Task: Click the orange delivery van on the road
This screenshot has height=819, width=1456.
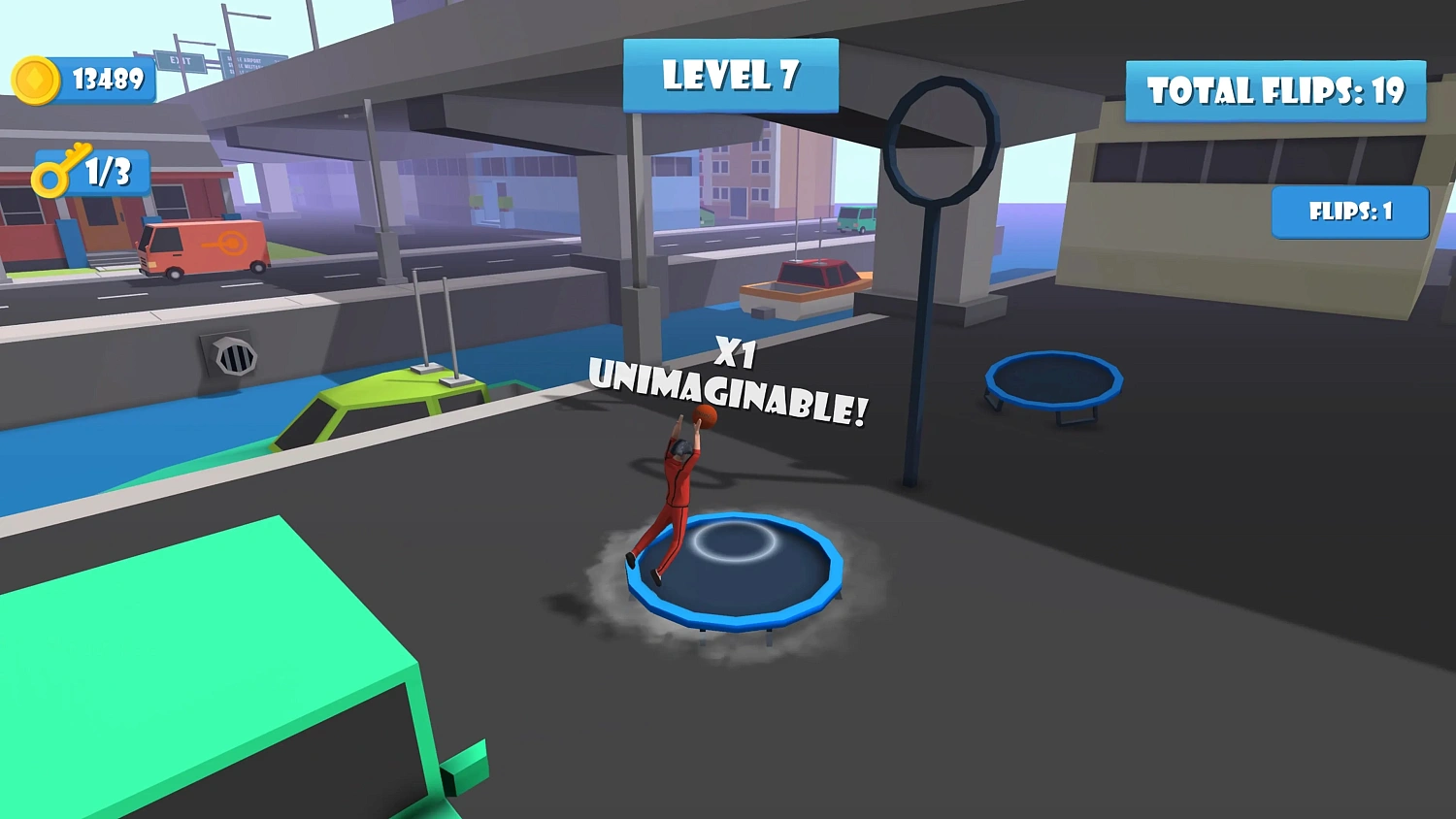Action: pyautogui.click(x=204, y=245)
